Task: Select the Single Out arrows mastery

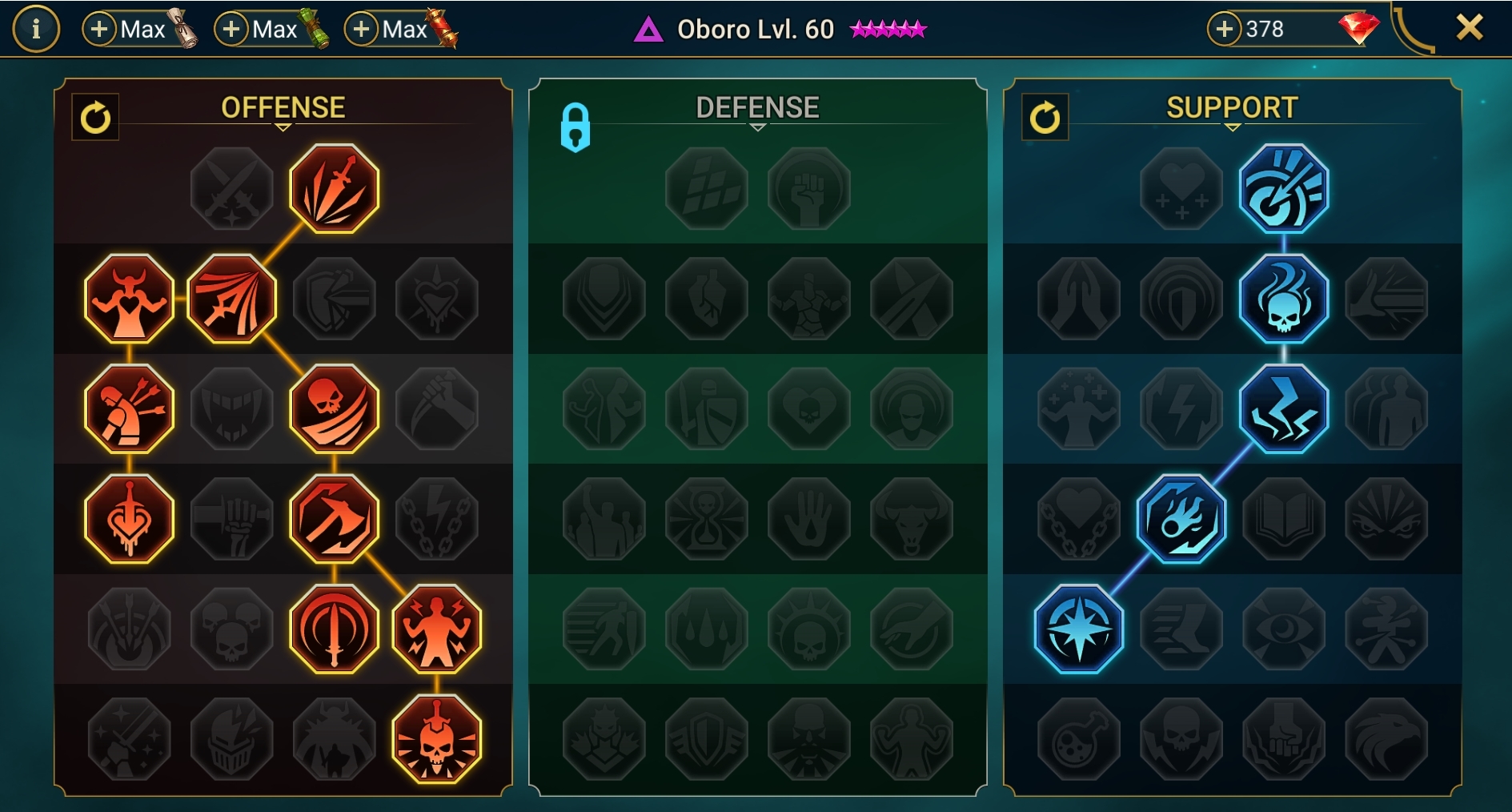Action: 128,408
